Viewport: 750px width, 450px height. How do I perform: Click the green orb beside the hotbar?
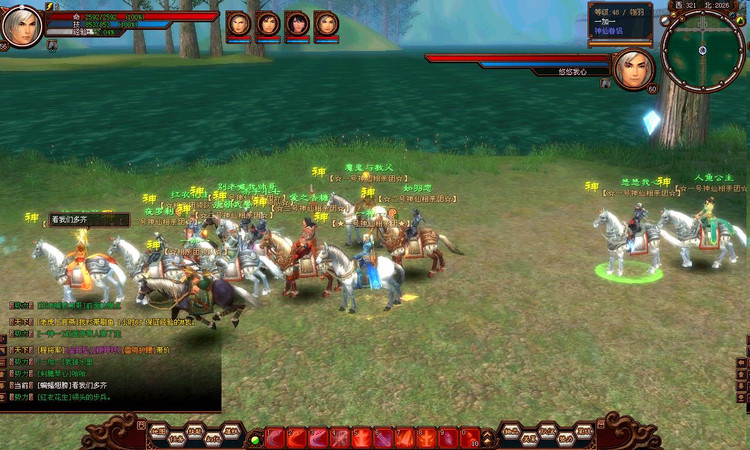[256, 439]
